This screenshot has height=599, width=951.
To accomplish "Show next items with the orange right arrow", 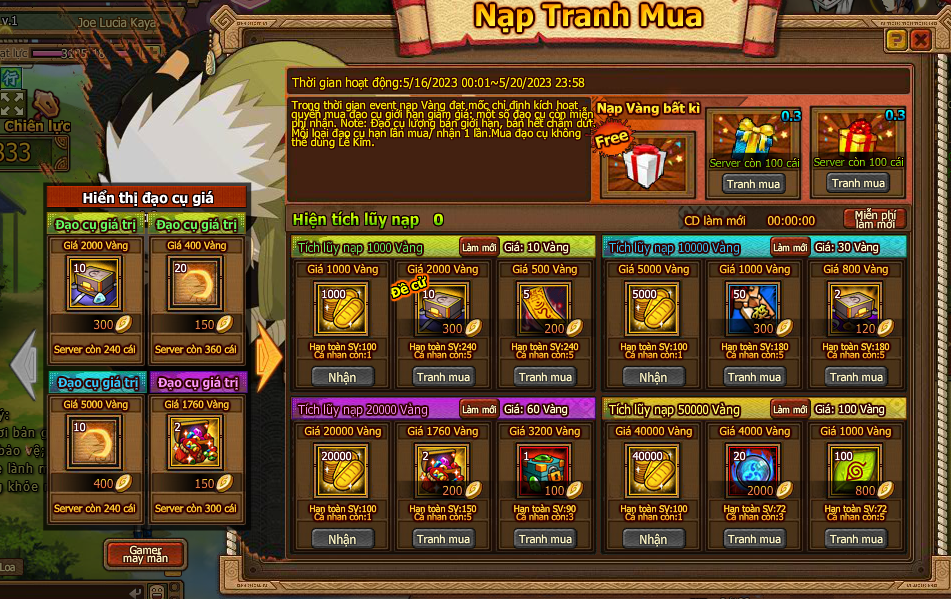I will tap(268, 355).
